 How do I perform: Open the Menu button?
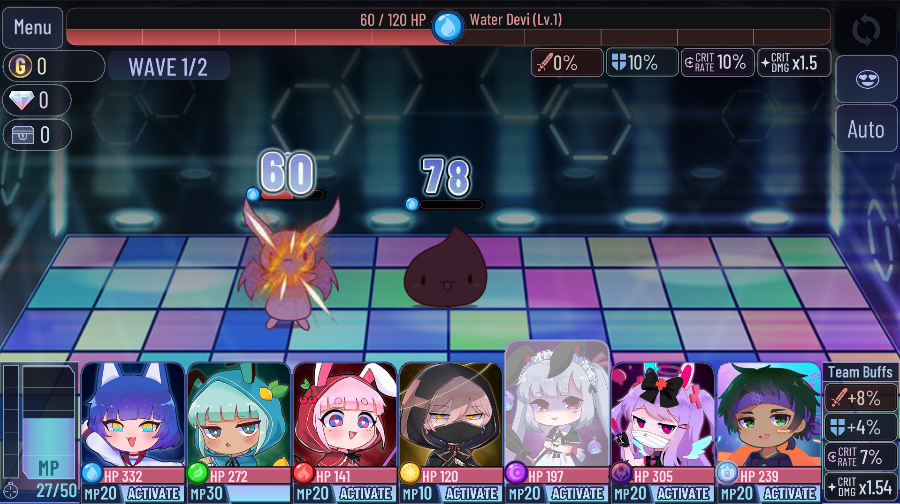click(32, 27)
